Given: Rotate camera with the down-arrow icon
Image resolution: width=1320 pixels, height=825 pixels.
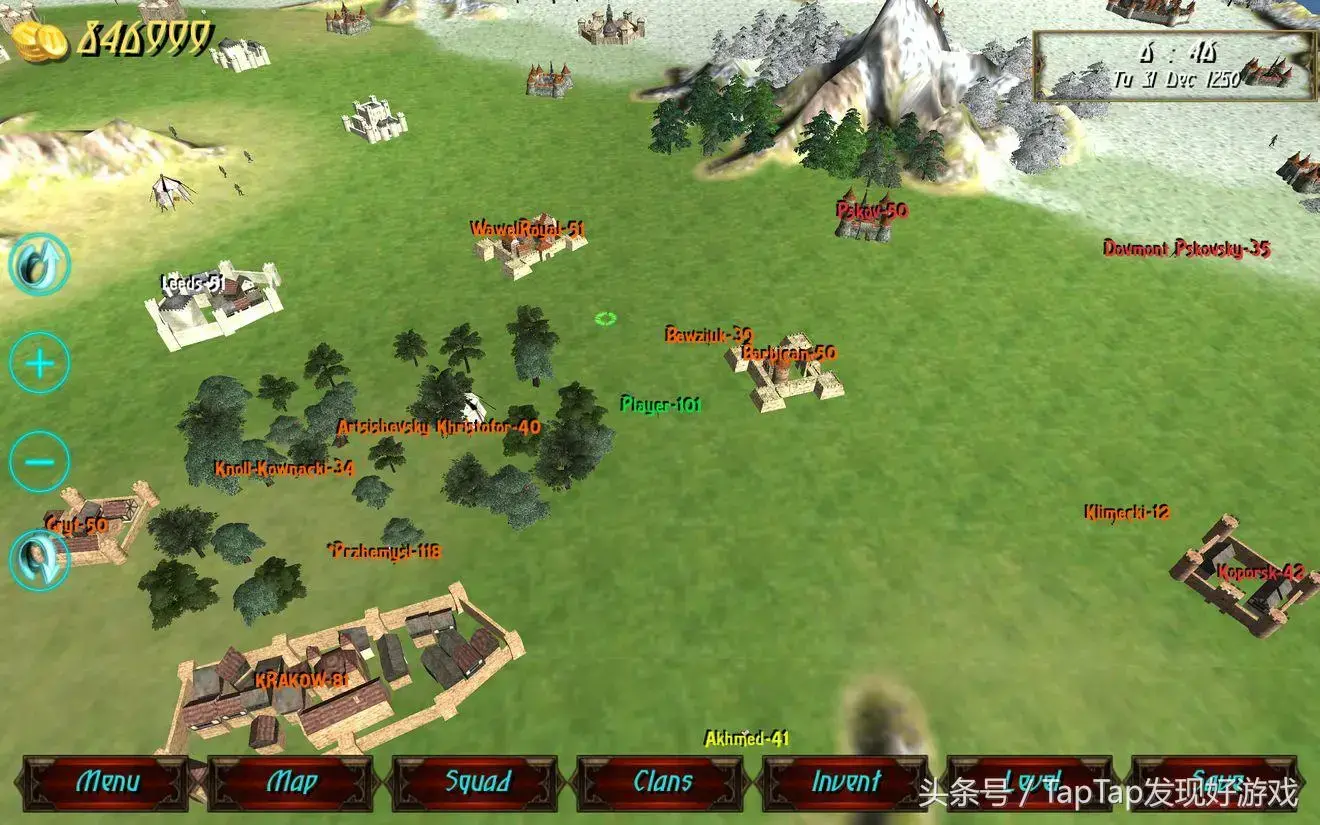Looking at the screenshot, I should coord(40,560).
